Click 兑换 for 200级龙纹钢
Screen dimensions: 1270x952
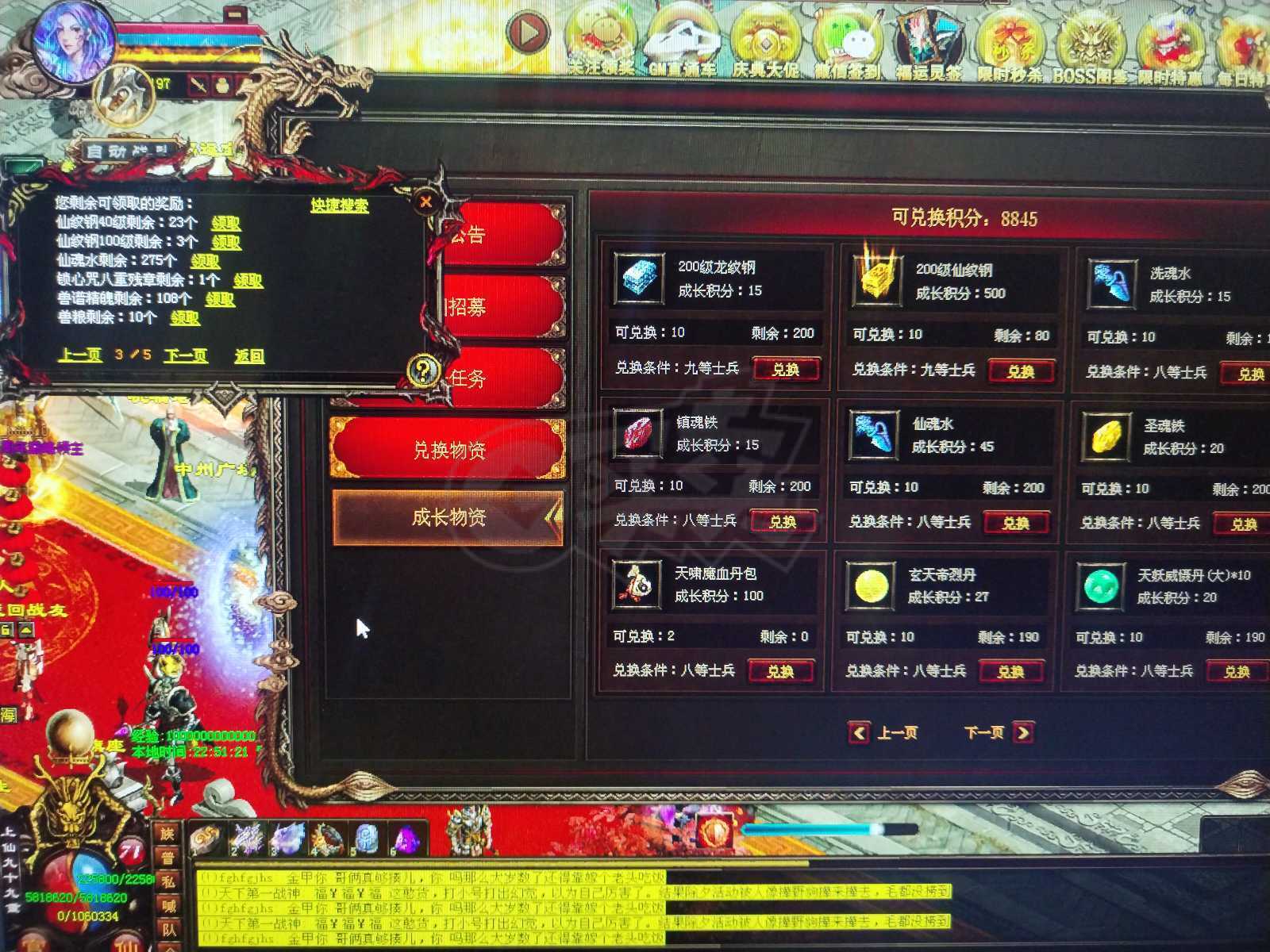click(787, 369)
